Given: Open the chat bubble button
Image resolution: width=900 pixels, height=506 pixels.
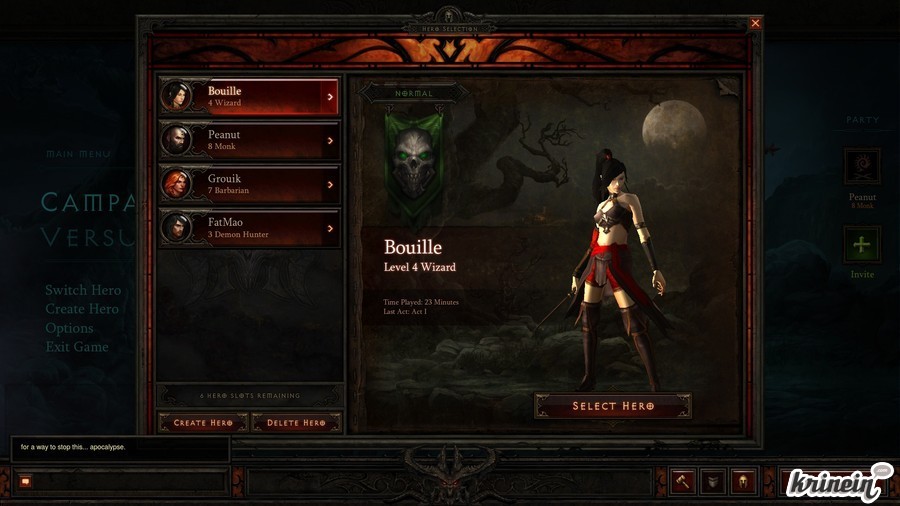Looking at the screenshot, I should [25, 481].
